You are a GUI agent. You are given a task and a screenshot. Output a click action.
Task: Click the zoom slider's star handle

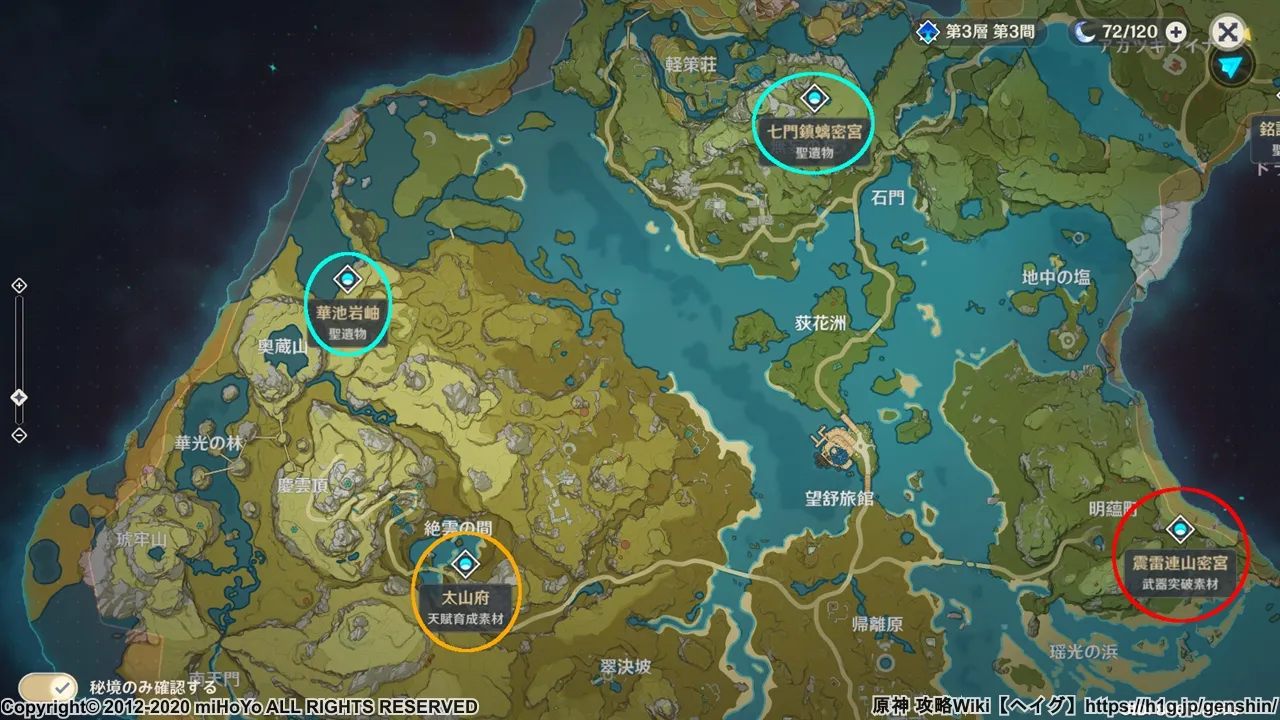pyautogui.click(x=19, y=397)
